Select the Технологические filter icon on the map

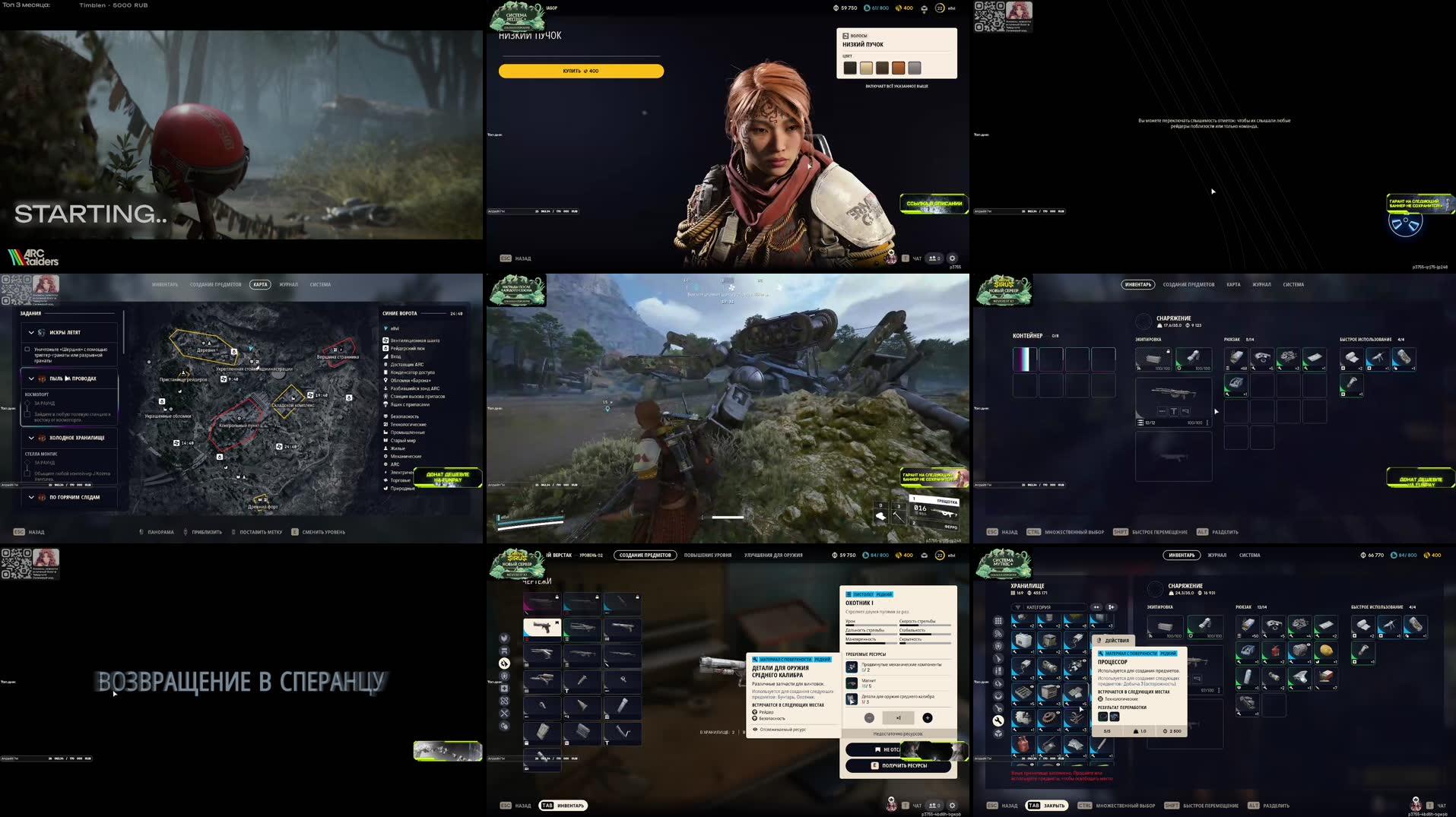click(385, 424)
